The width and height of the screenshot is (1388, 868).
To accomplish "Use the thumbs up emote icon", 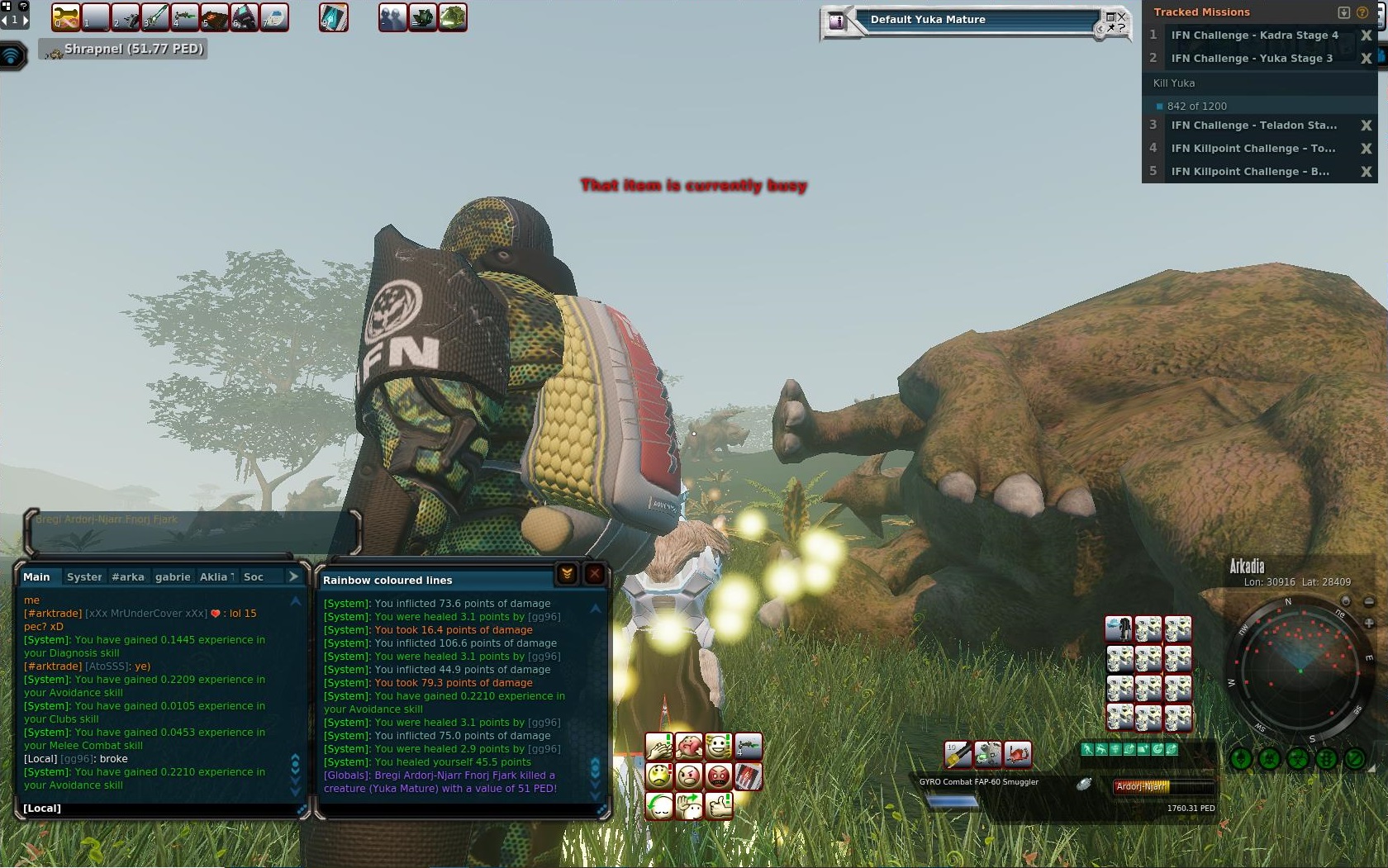I will (x=719, y=805).
